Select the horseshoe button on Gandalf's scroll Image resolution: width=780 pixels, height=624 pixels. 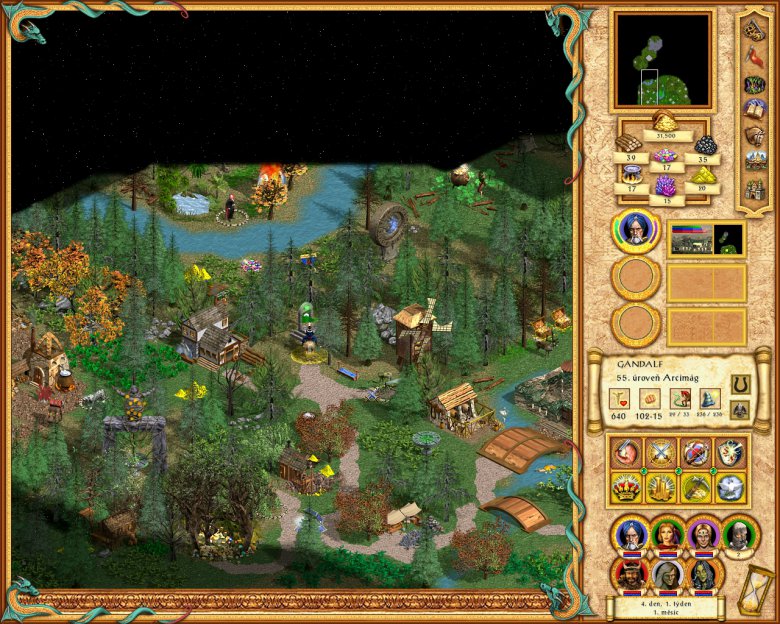740,384
